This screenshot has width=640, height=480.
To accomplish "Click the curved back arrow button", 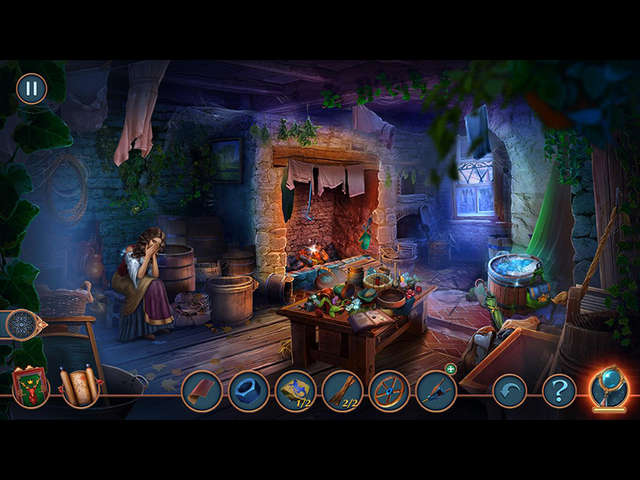I will pyautogui.click(x=510, y=391).
